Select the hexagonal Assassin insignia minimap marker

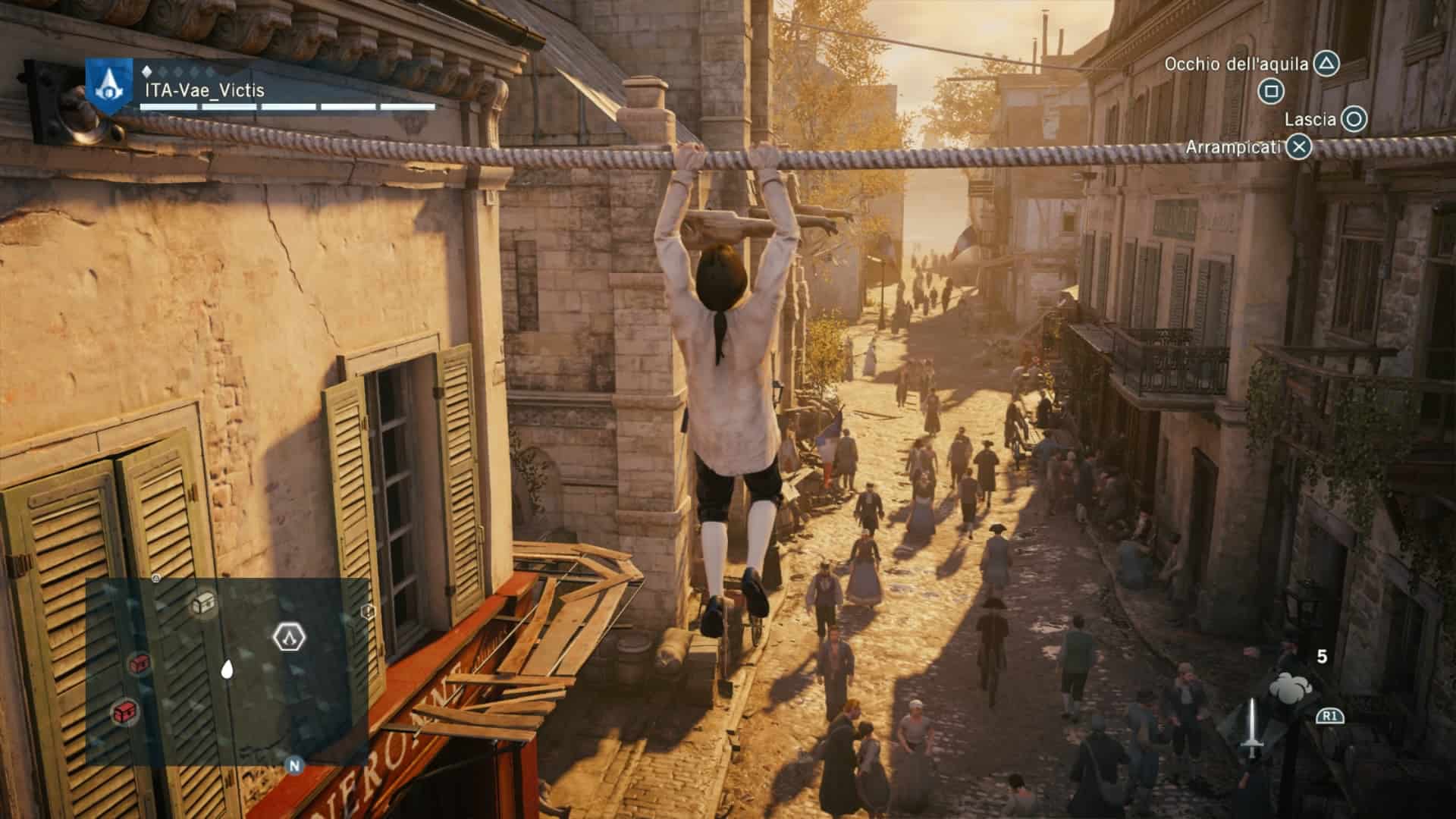pos(288,637)
